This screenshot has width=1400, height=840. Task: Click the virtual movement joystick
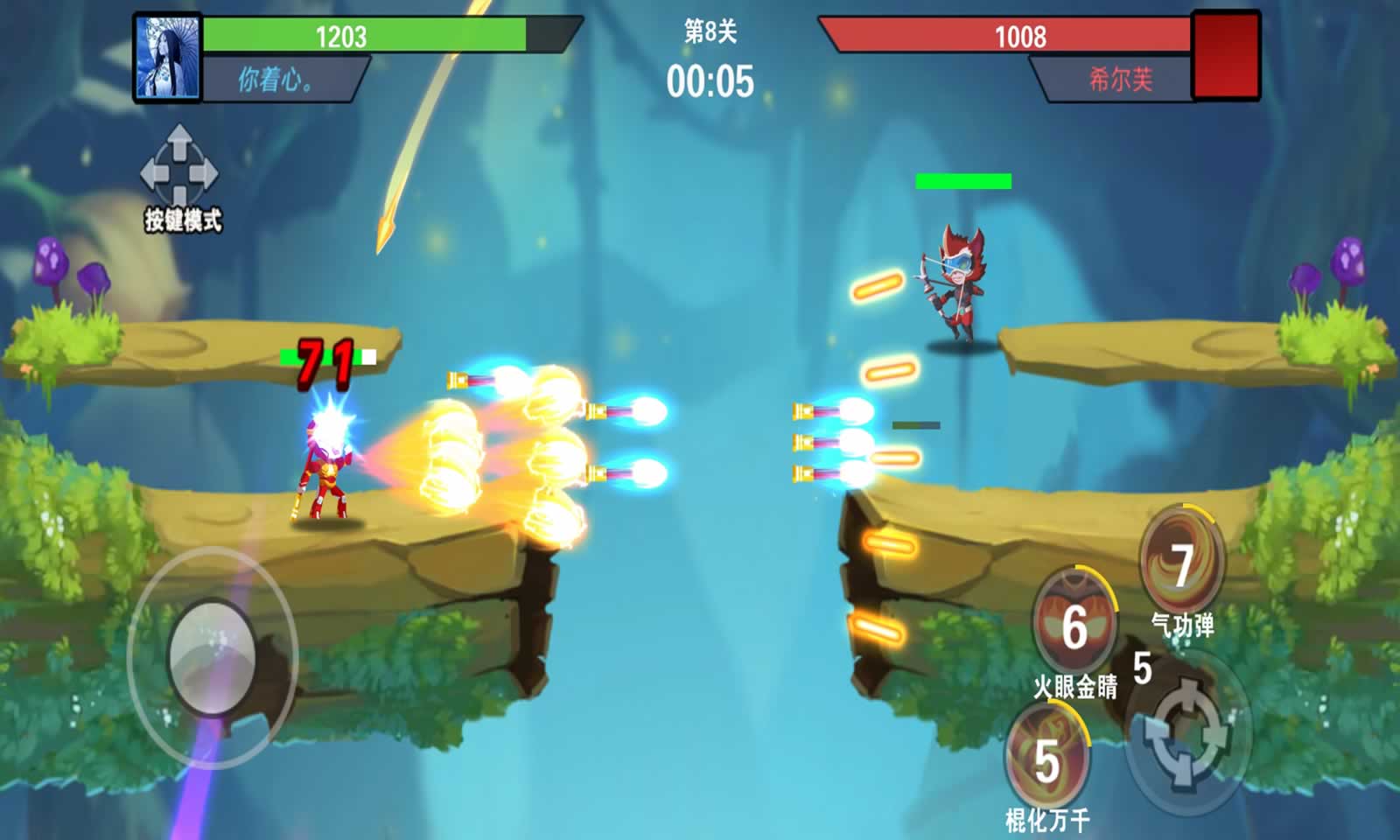click(212, 656)
